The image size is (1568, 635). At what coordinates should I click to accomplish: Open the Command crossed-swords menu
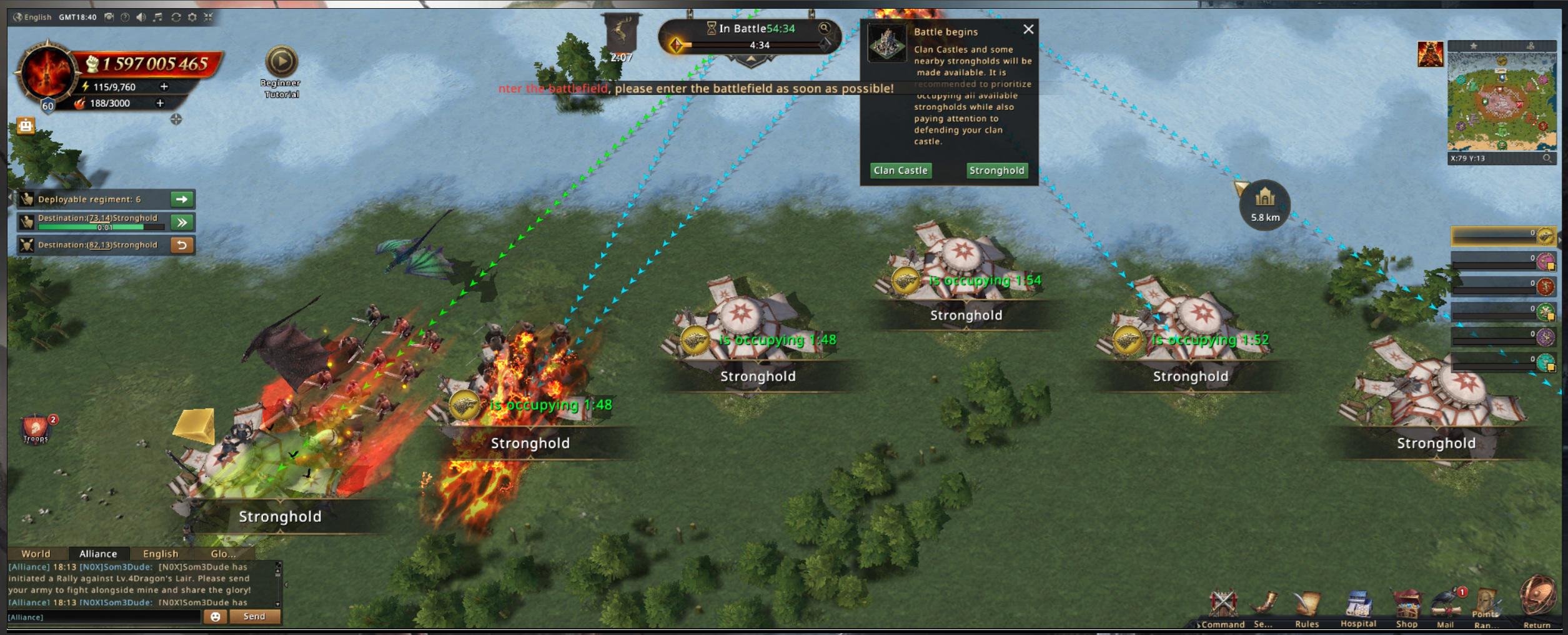[1223, 605]
